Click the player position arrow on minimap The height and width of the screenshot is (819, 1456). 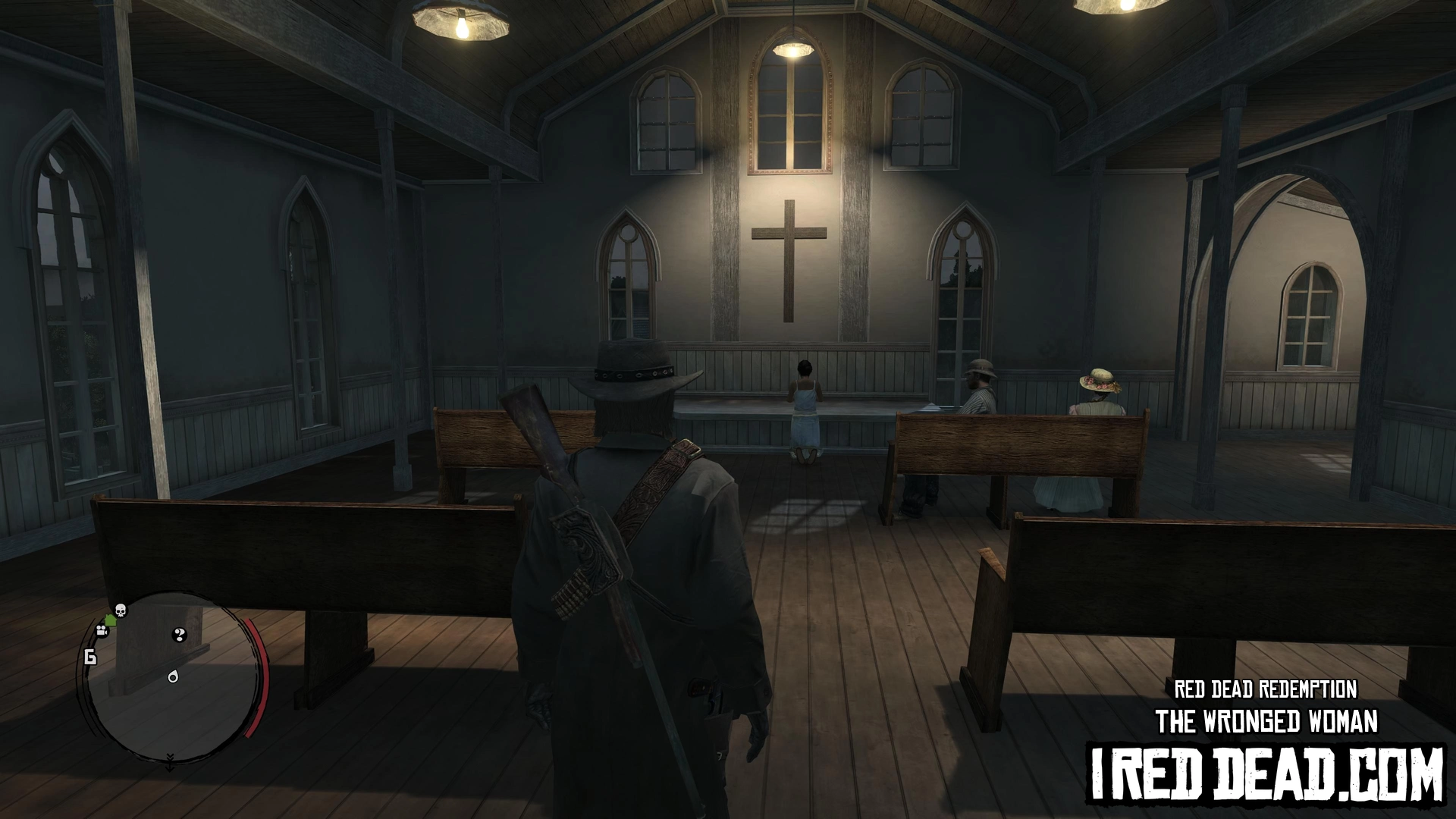[173, 676]
